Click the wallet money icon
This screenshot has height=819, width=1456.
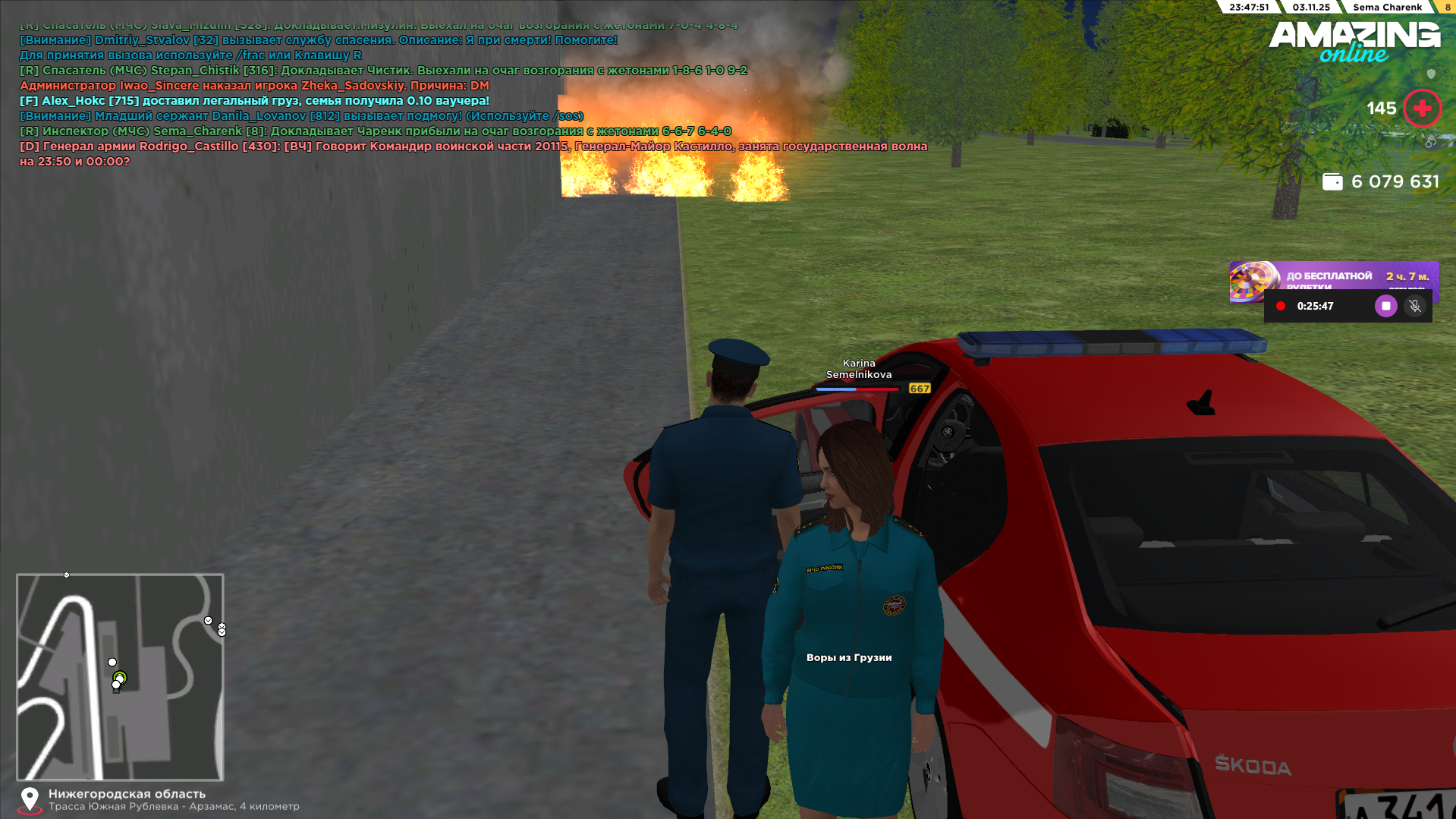tap(1332, 181)
